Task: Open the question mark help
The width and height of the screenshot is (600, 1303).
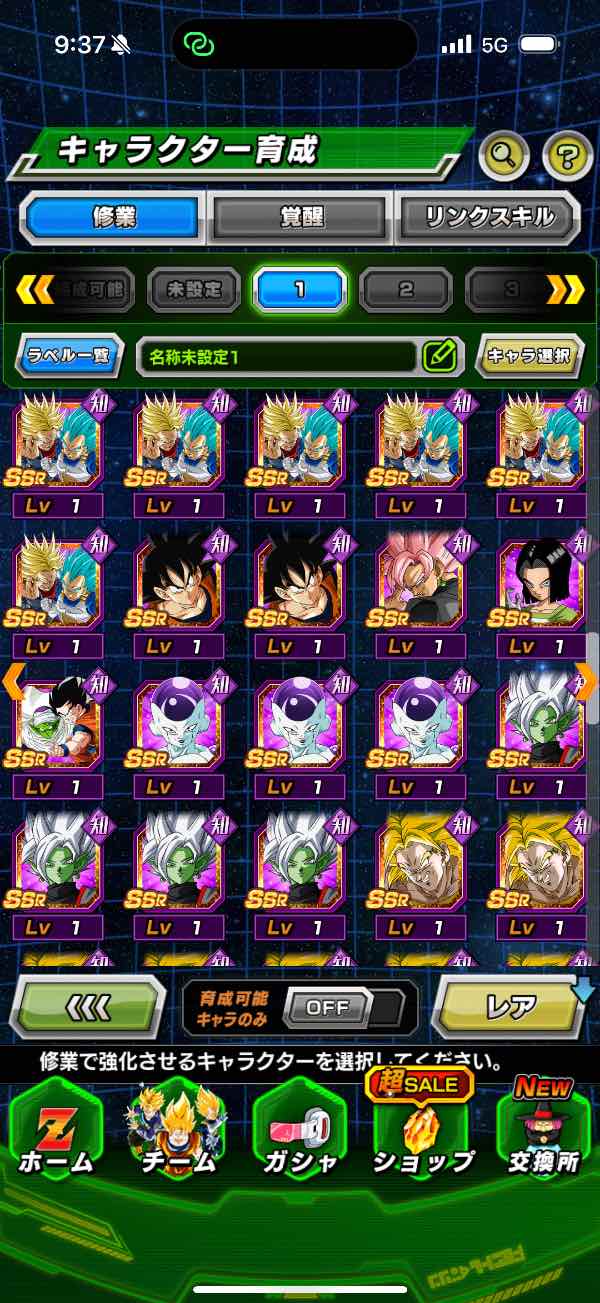Action: click(567, 155)
